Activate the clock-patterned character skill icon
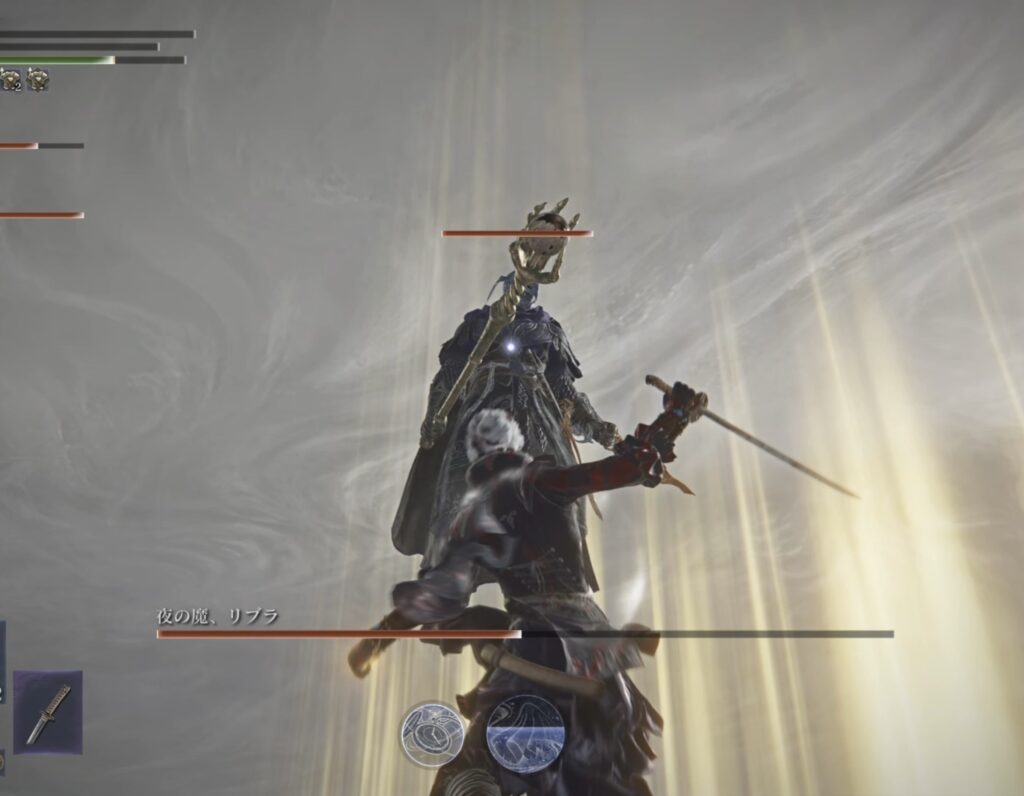This screenshot has width=1024, height=796. [432, 733]
